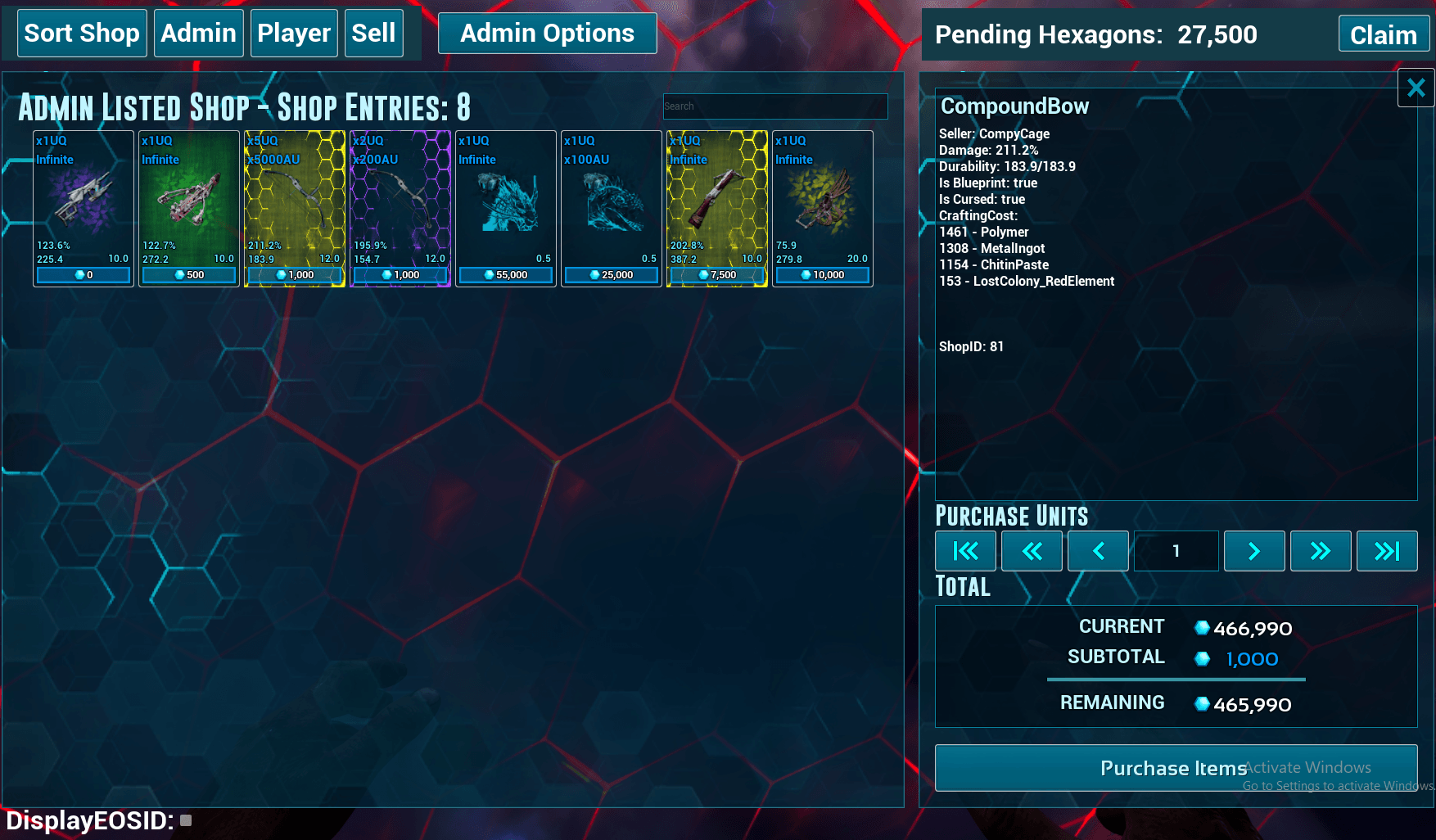Select the creature listing priced 25,000
Viewport: 1436px width, 840px height.
611,209
